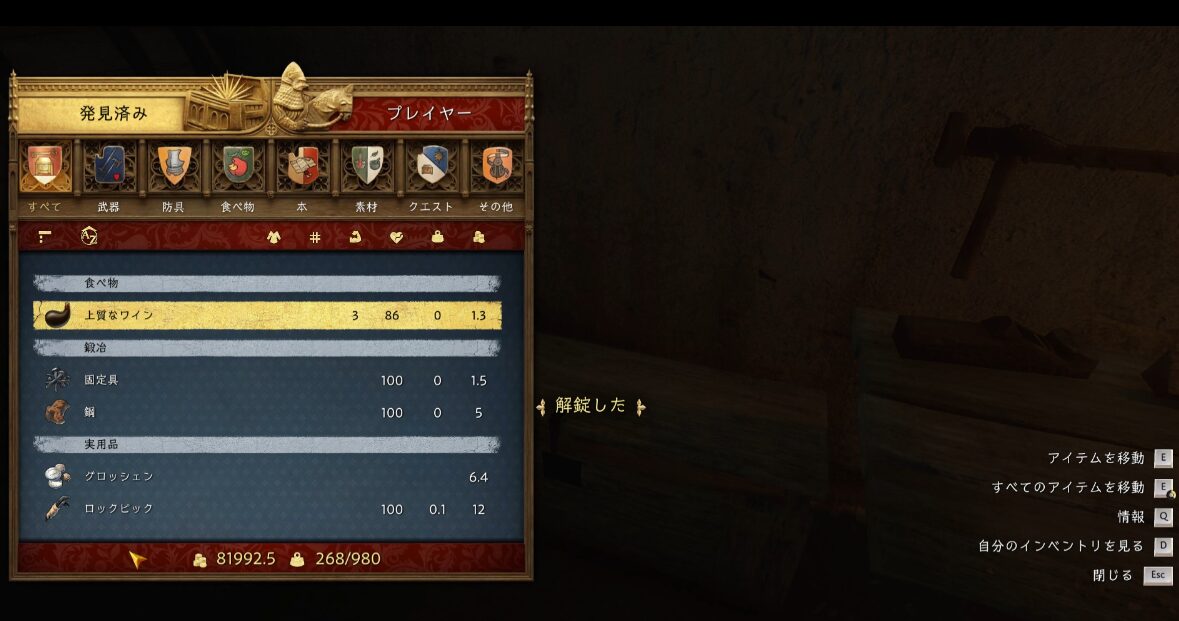
Task: Sort by quantity using the # icon
Action: 315,237
